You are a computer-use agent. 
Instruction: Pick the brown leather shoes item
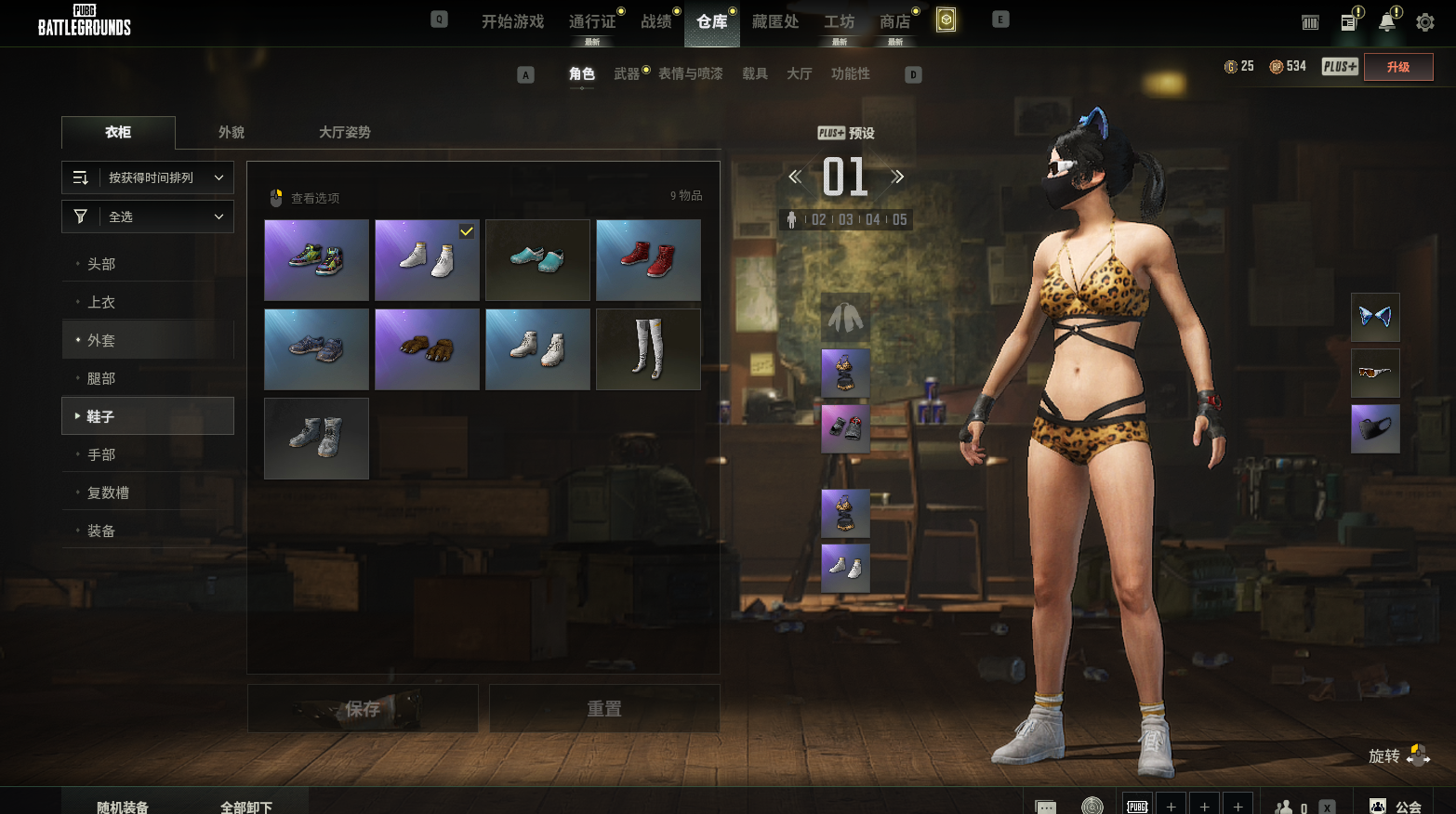coord(427,349)
